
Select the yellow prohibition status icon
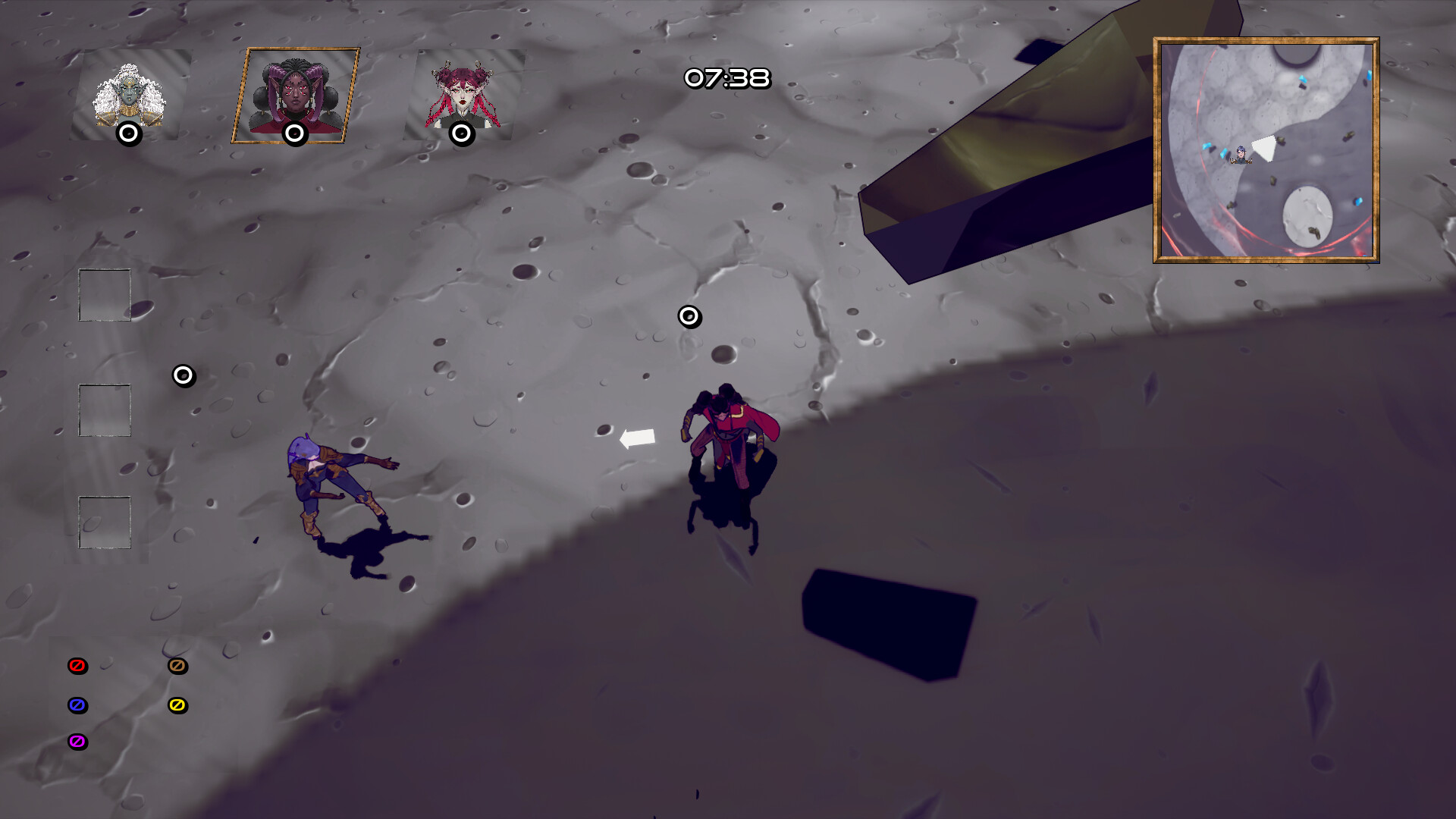click(x=177, y=705)
